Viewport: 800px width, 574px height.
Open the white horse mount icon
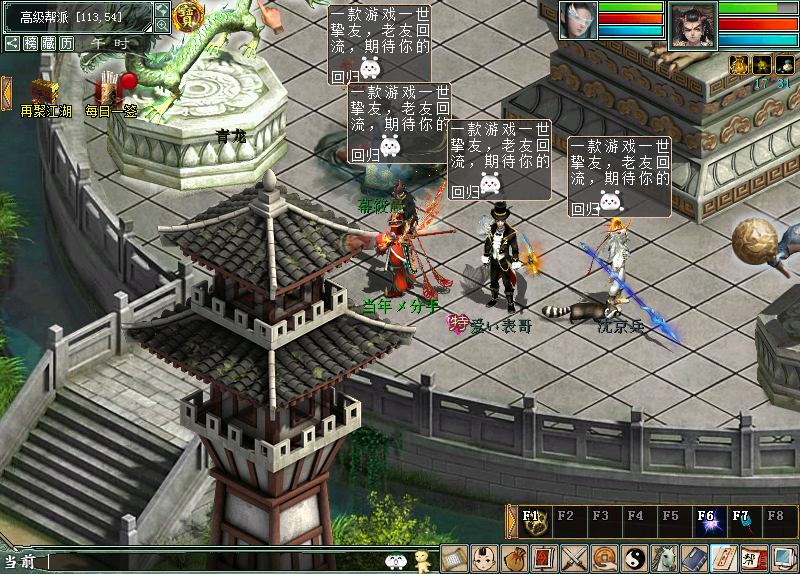(x=664, y=558)
